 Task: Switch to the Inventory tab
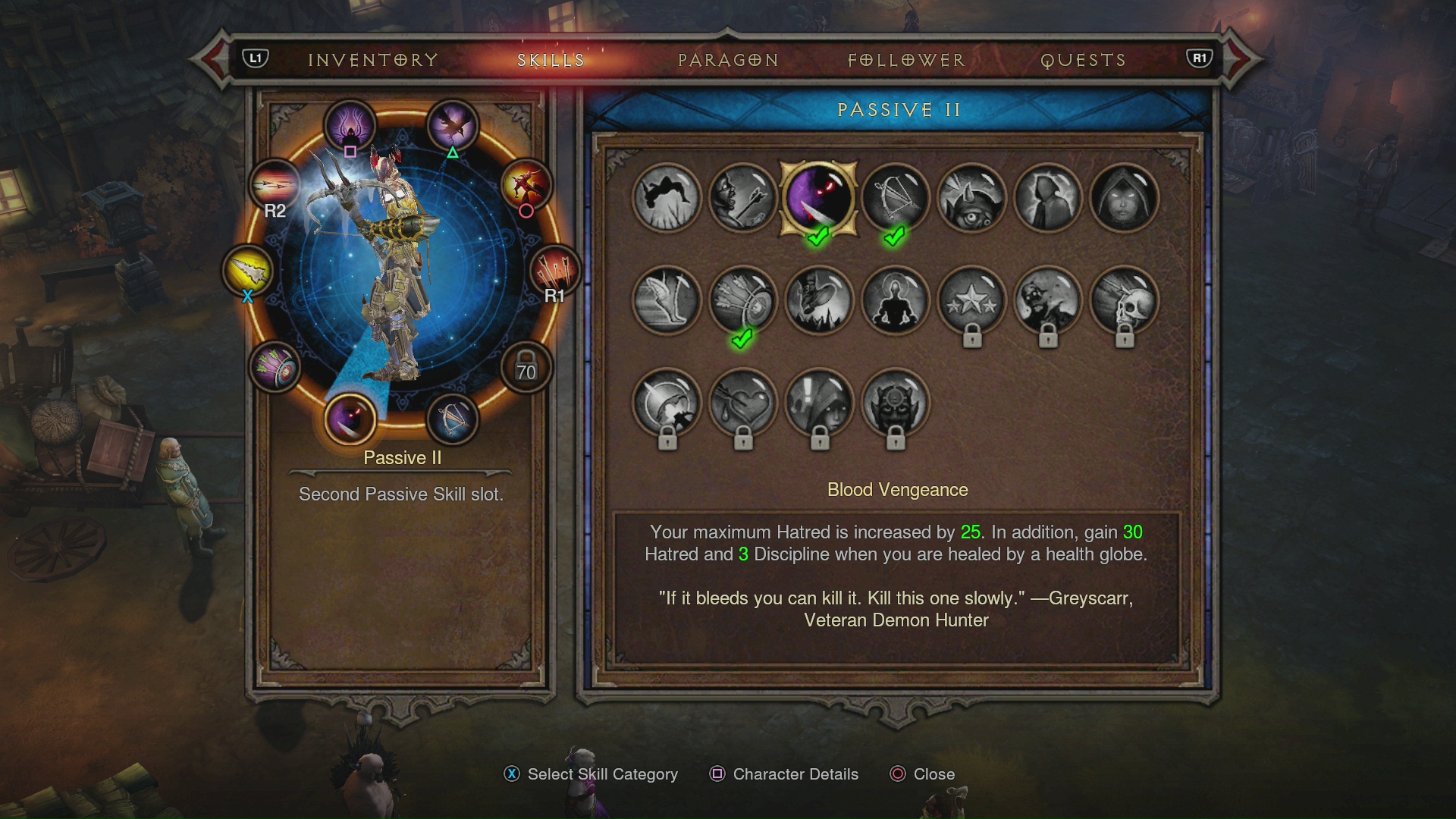coord(373,60)
